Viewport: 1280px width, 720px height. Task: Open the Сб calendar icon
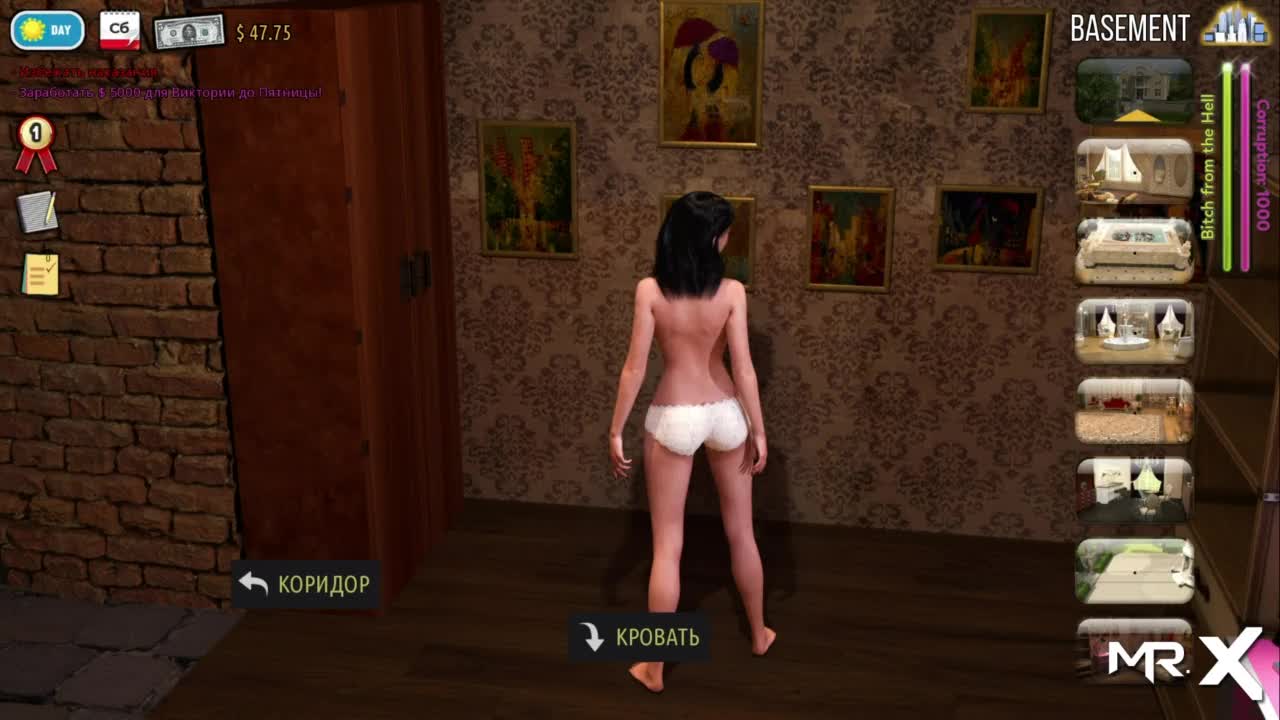tap(120, 31)
